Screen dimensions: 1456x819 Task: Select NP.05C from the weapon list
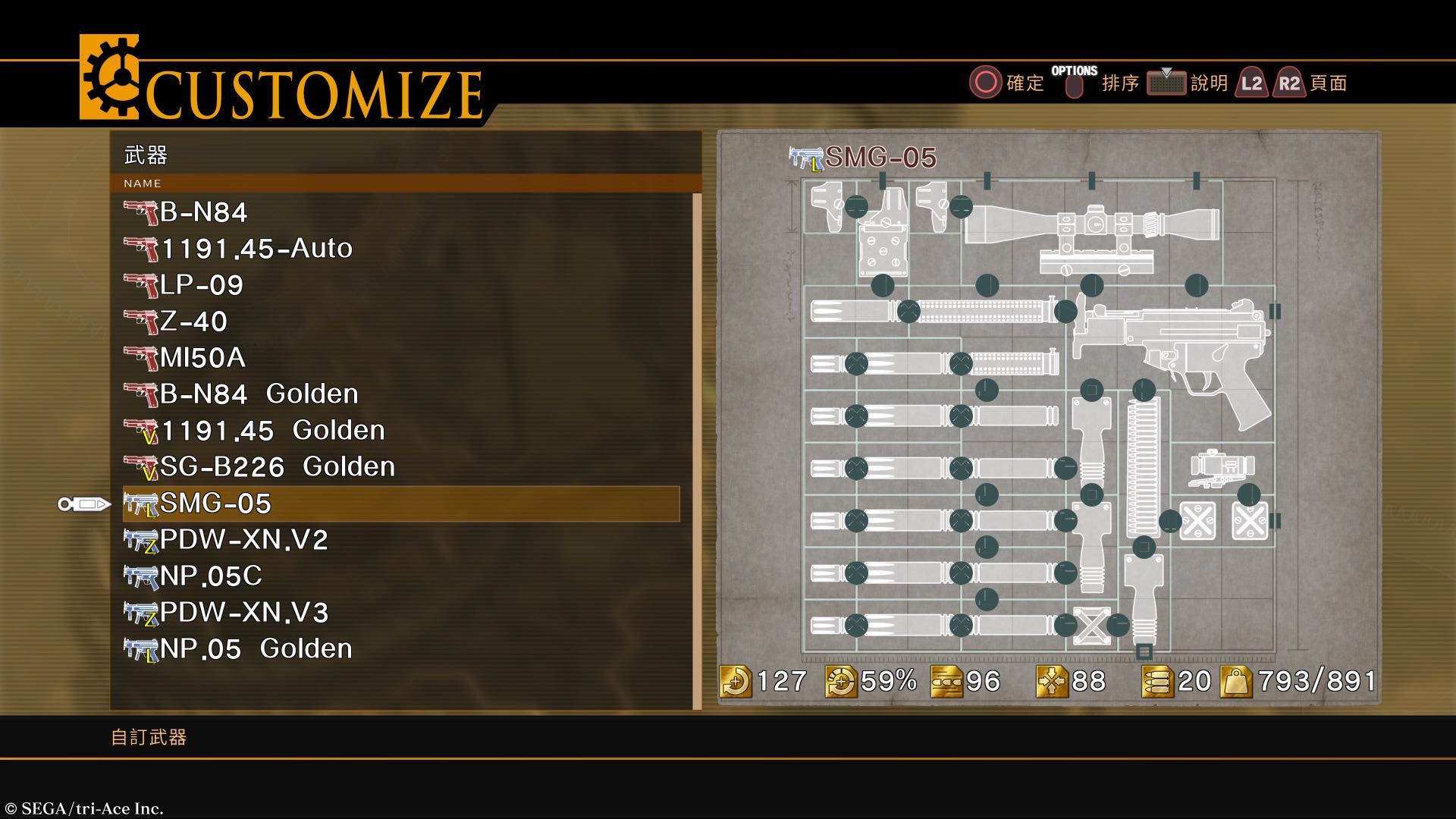point(211,576)
